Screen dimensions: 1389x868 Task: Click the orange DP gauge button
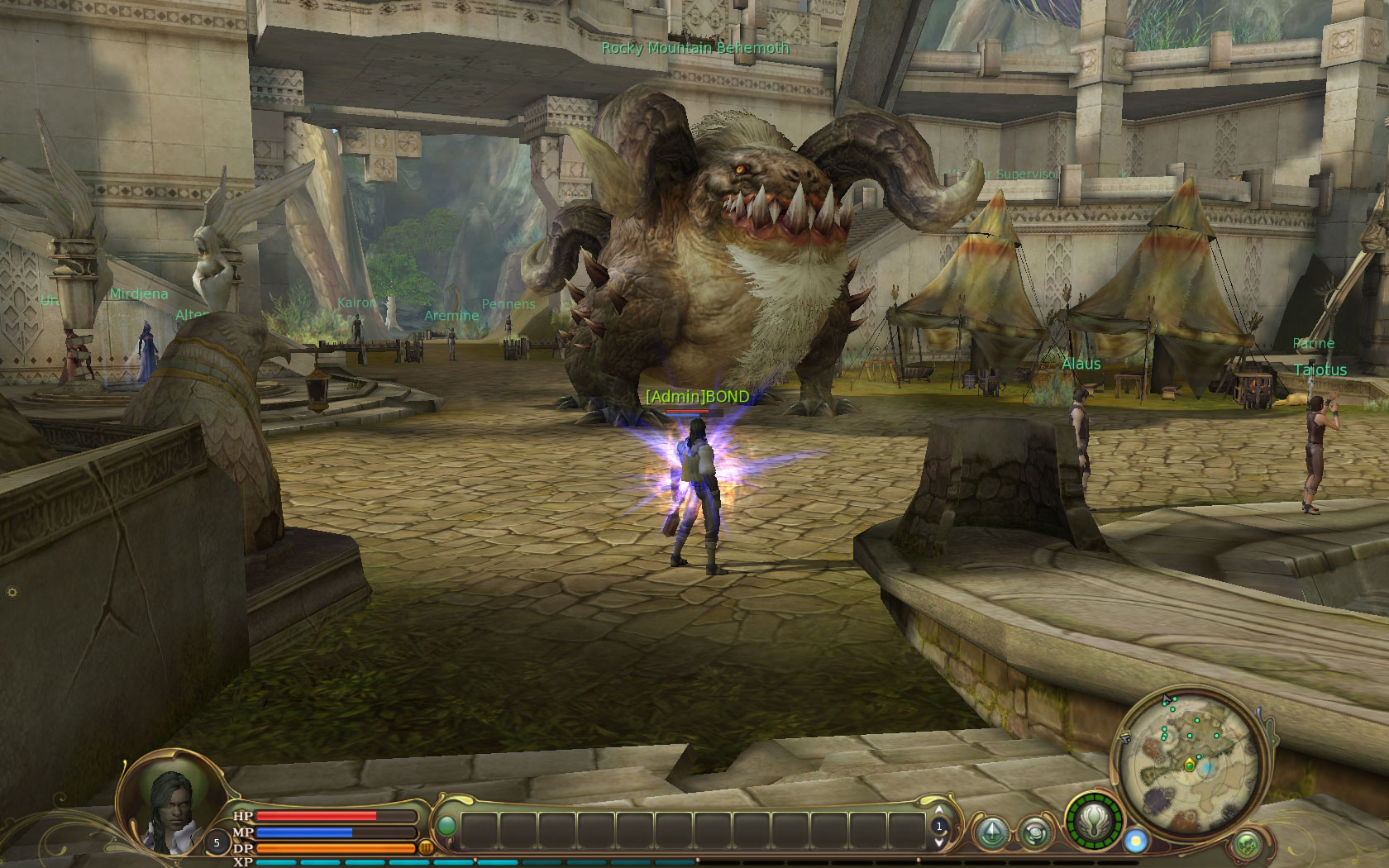point(427,847)
